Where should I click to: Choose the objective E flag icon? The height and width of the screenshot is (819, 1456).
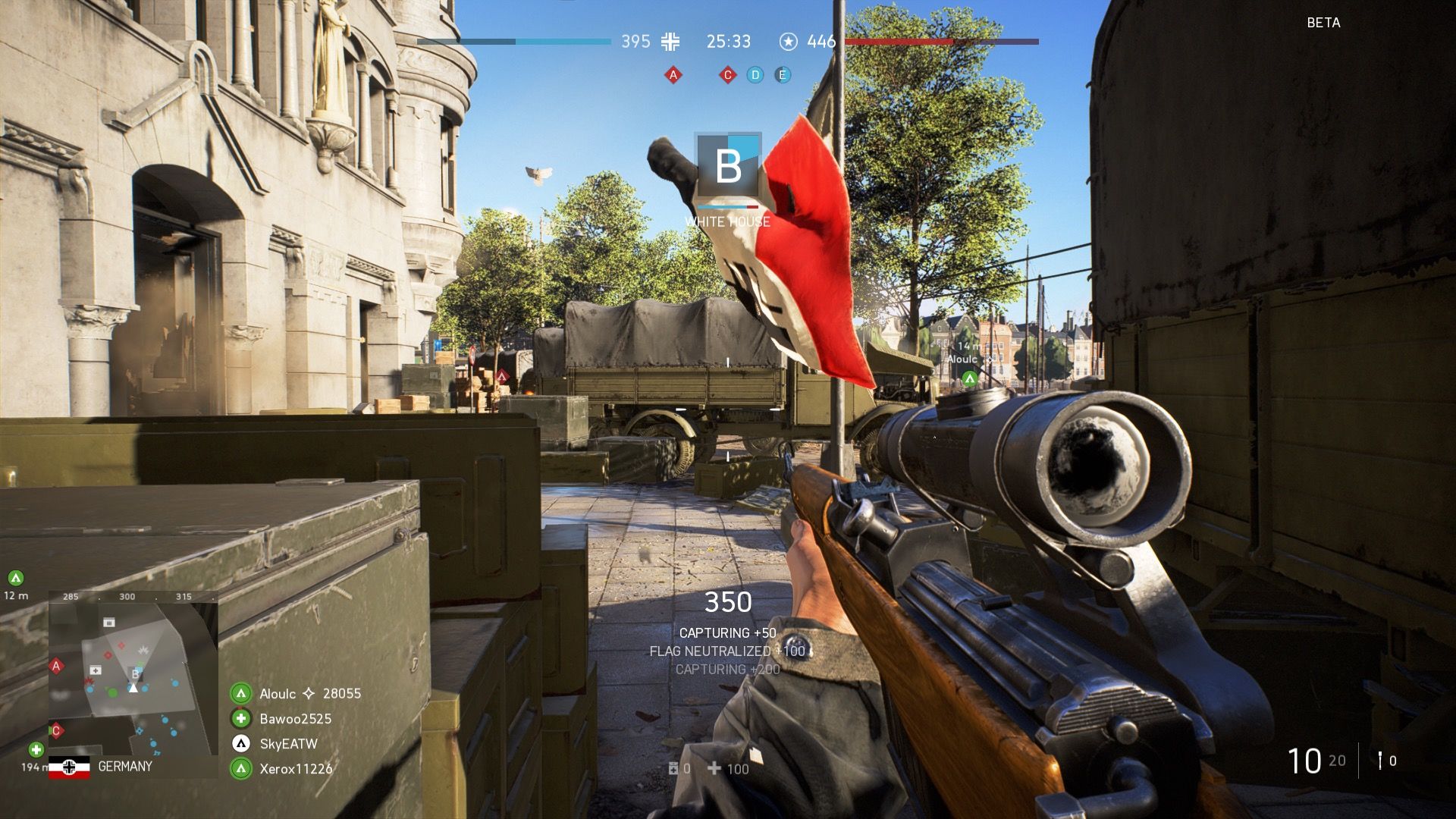(x=783, y=75)
